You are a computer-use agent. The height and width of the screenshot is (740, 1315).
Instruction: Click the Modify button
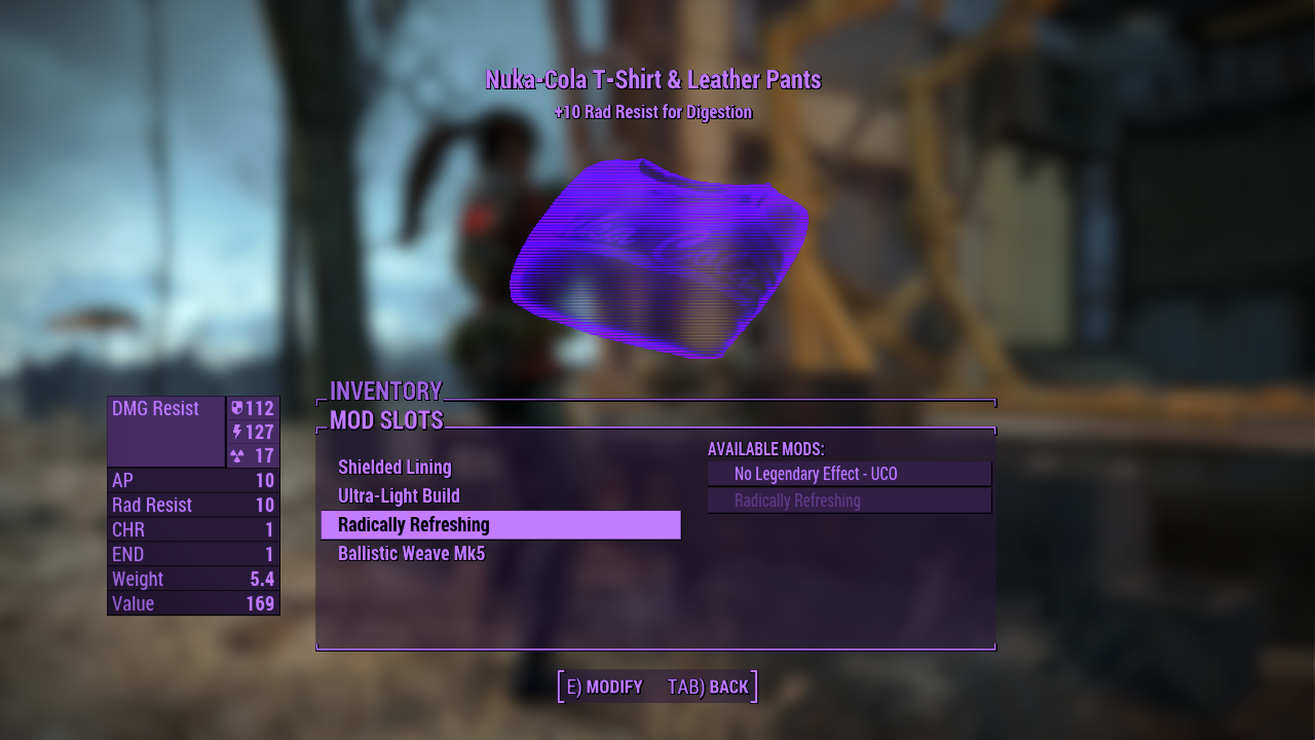click(x=604, y=687)
